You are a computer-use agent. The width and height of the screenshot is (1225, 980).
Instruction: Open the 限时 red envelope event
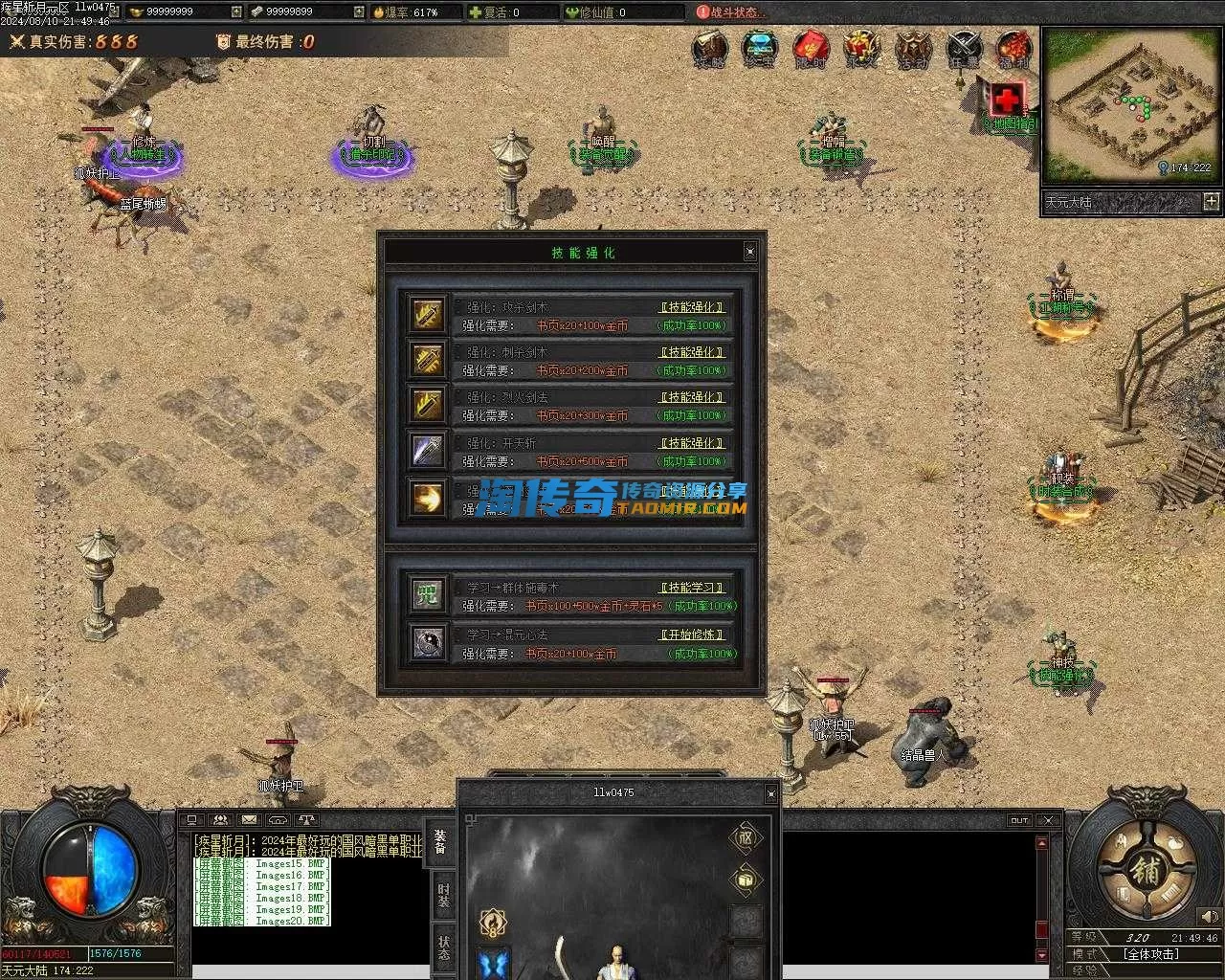pyautogui.click(x=811, y=48)
